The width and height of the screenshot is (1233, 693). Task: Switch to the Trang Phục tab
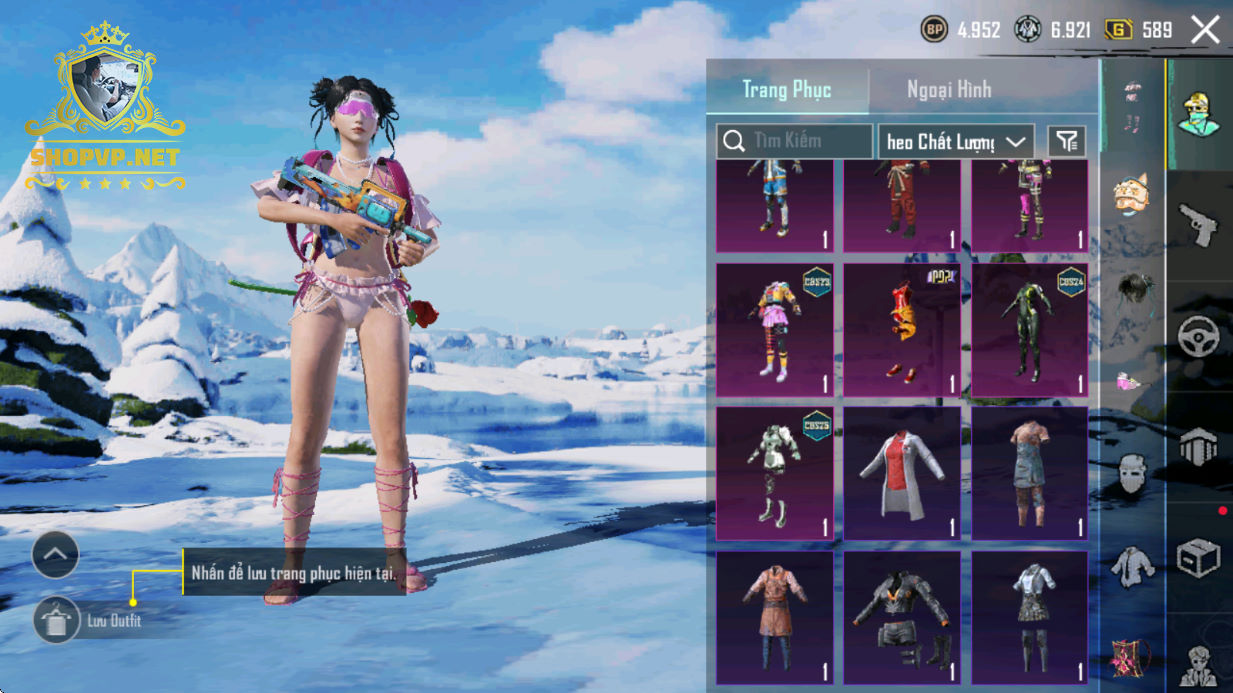click(787, 89)
